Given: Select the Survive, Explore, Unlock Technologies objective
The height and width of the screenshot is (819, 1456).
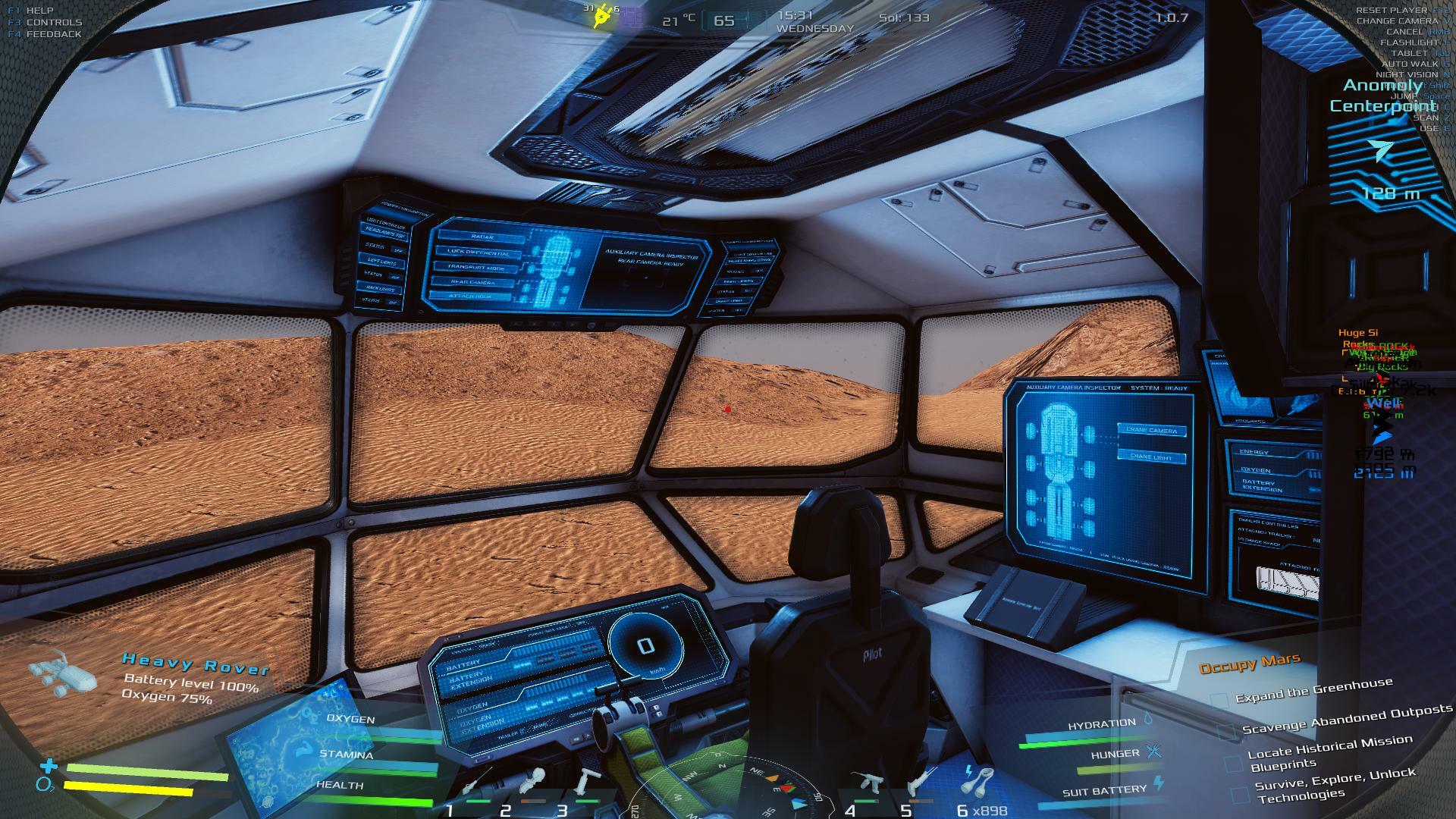Looking at the screenshot, I should [x=1333, y=784].
